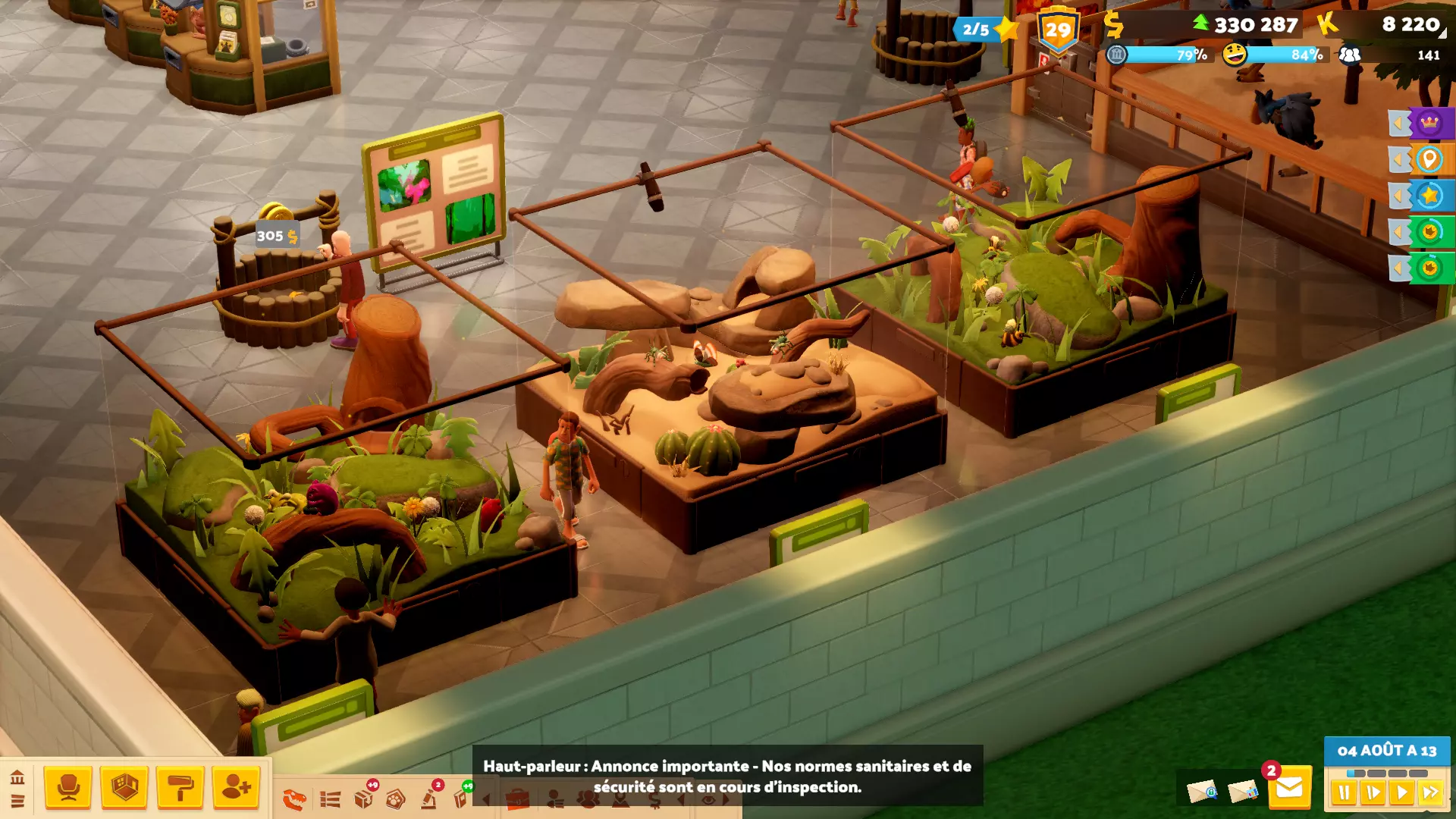1456x819 pixels.
Task: Open the microscope research panel
Action: [429, 798]
